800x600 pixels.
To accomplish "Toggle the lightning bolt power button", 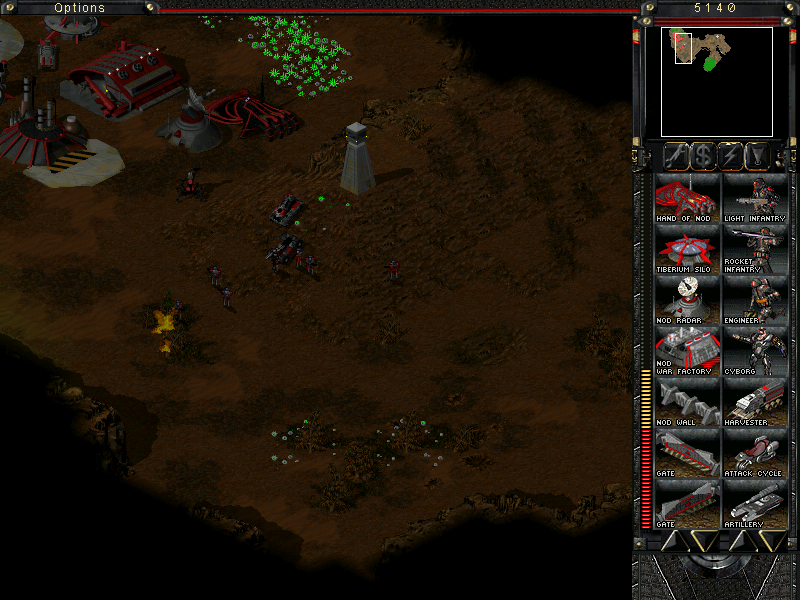I will click(730, 155).
